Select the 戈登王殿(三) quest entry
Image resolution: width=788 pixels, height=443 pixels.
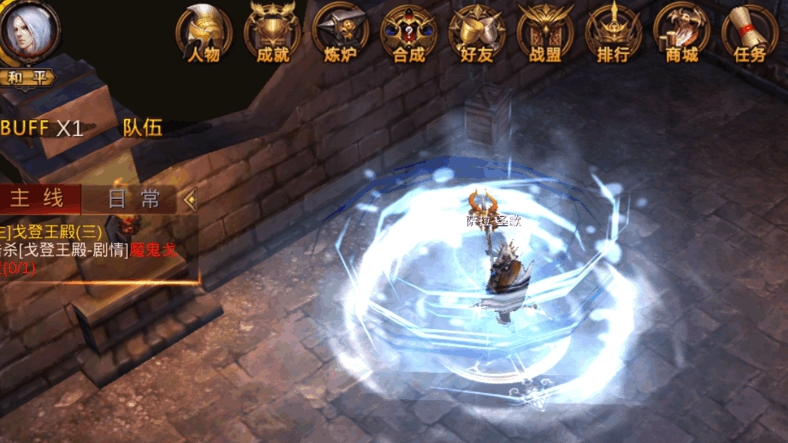60,231
